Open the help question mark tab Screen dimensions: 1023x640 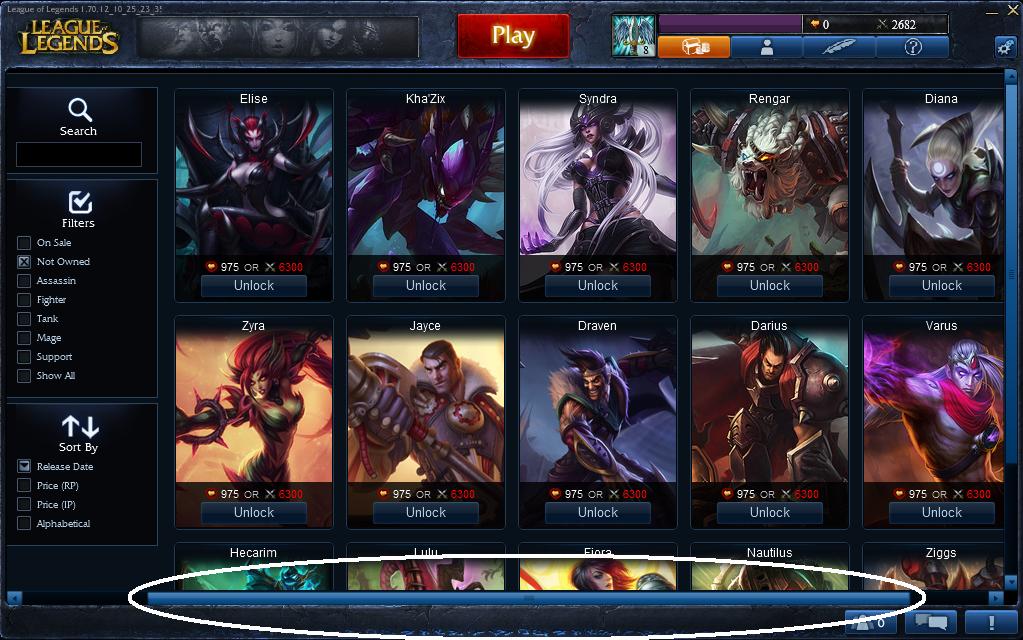(912, 47)
